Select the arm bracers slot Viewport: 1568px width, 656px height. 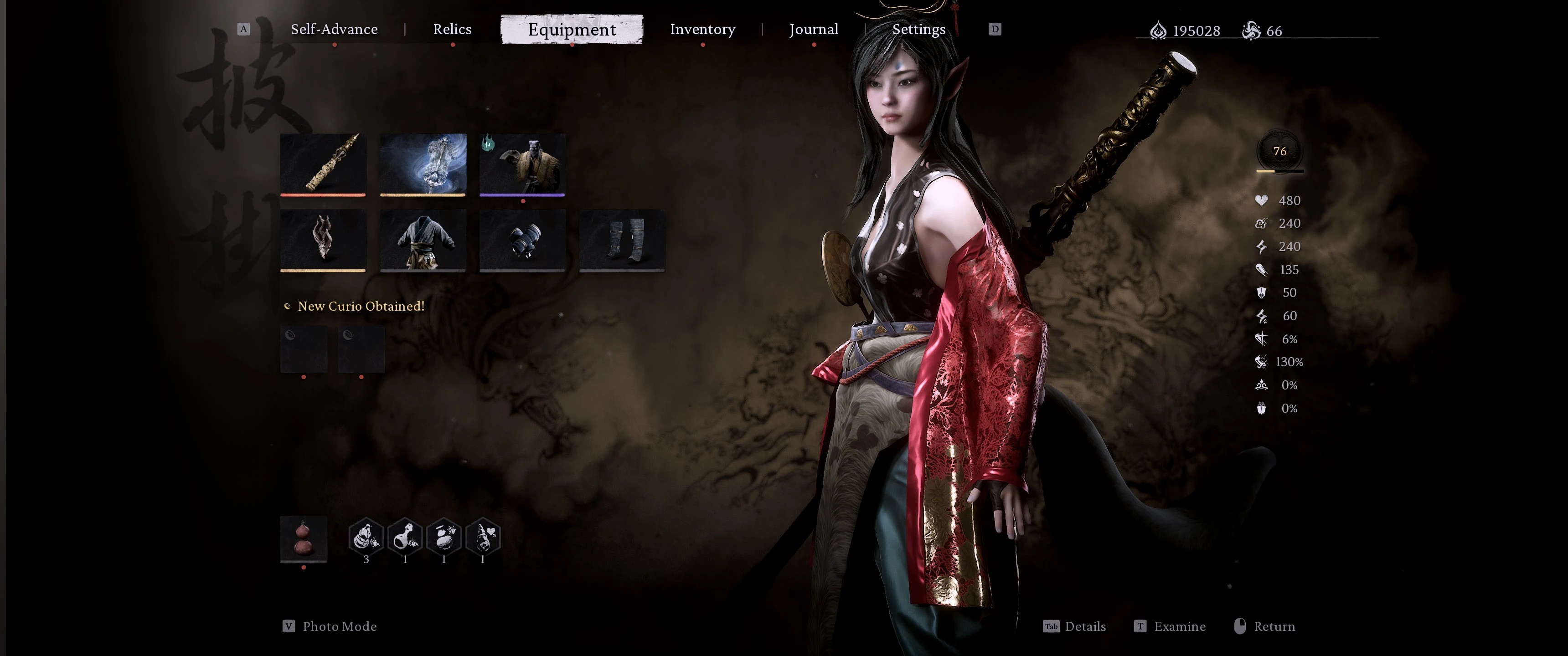[x=522, y=240]
